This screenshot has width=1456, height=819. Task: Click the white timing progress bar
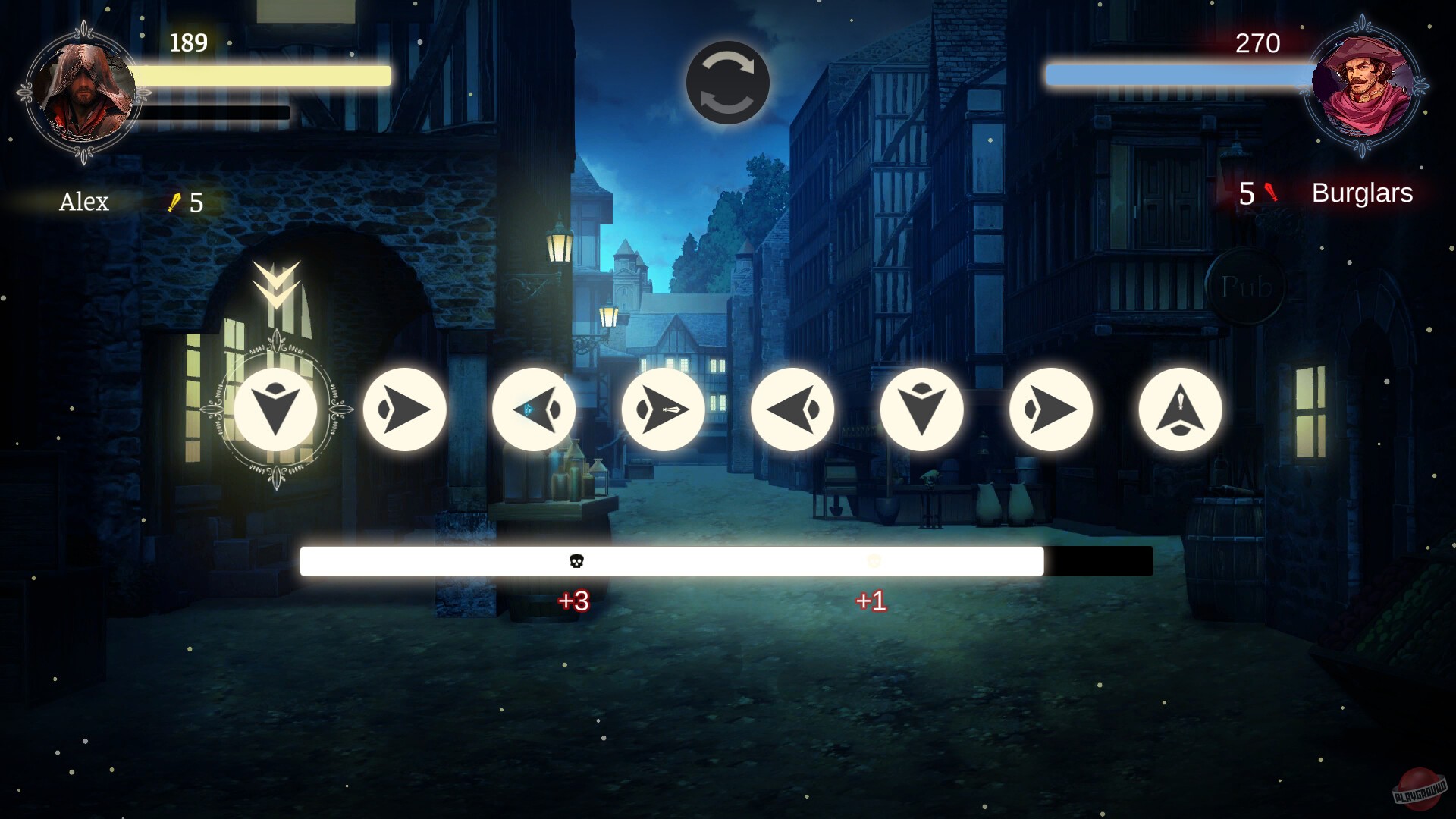point(726,560)
